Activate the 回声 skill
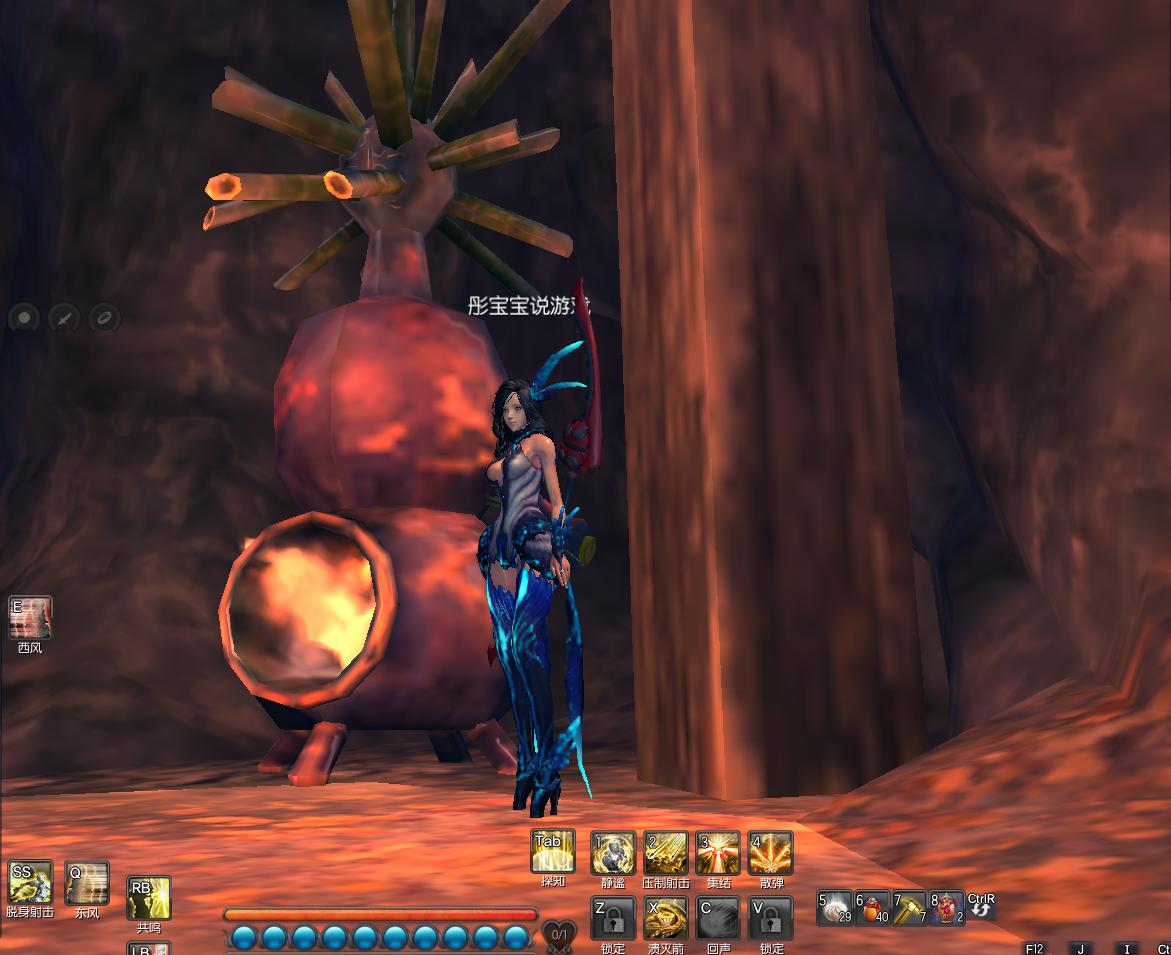 pyautogui.click(x=718, y=919)
